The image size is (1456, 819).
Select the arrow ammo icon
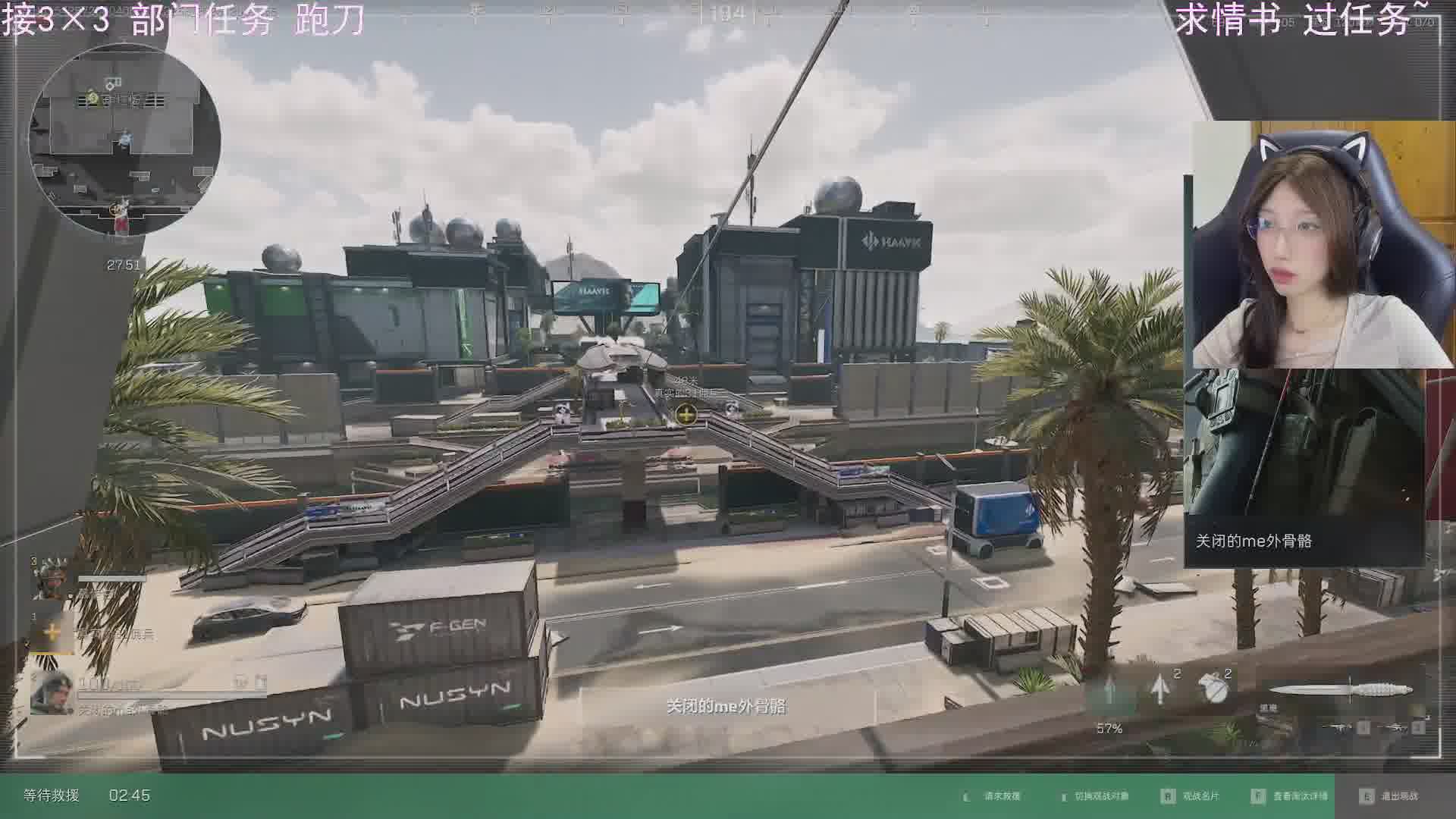pyautogui.click(x=1159, y=689)
